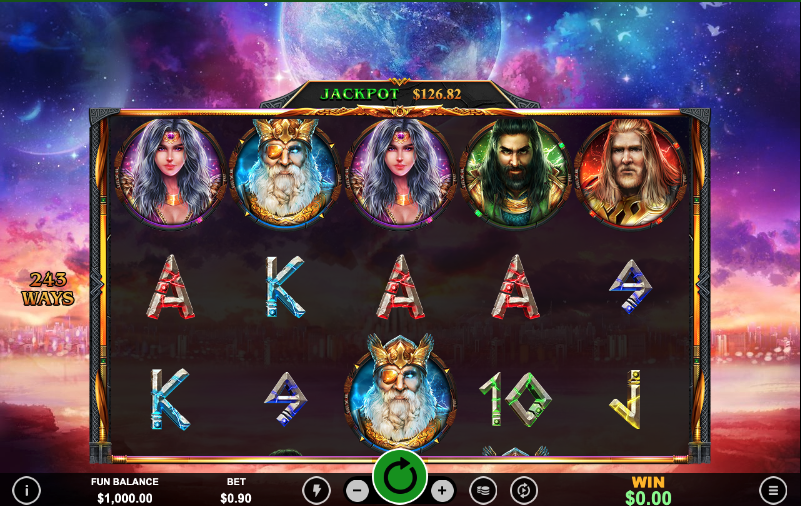801x506 pixels.
Task: Toggle the lightning bolt turbo mode
Action: 316,490
